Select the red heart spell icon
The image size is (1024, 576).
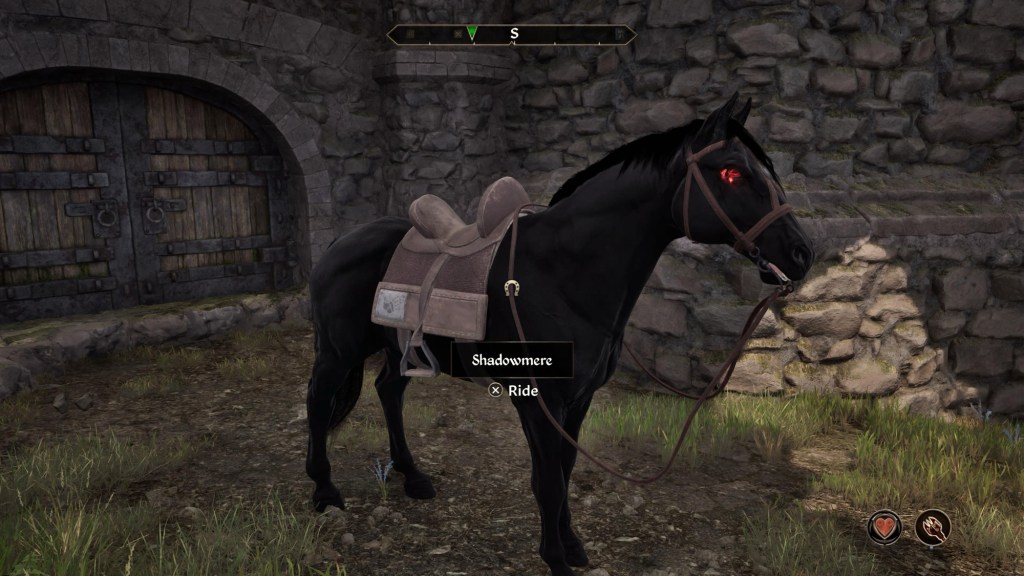[886, 527]
